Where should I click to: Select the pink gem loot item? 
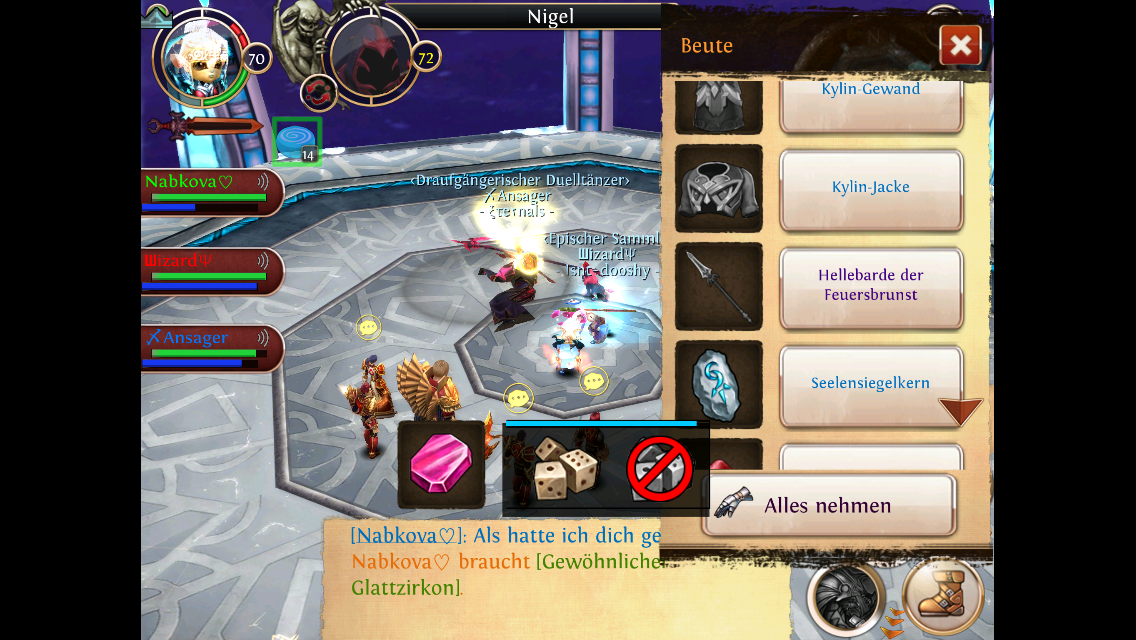click(441, 464)
